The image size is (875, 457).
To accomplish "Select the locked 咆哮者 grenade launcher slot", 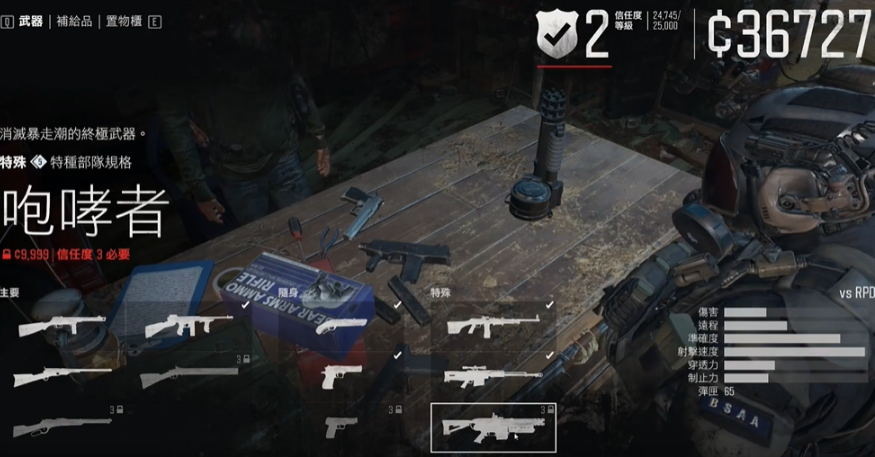I will pyautogui.click(x=492, y=426).
